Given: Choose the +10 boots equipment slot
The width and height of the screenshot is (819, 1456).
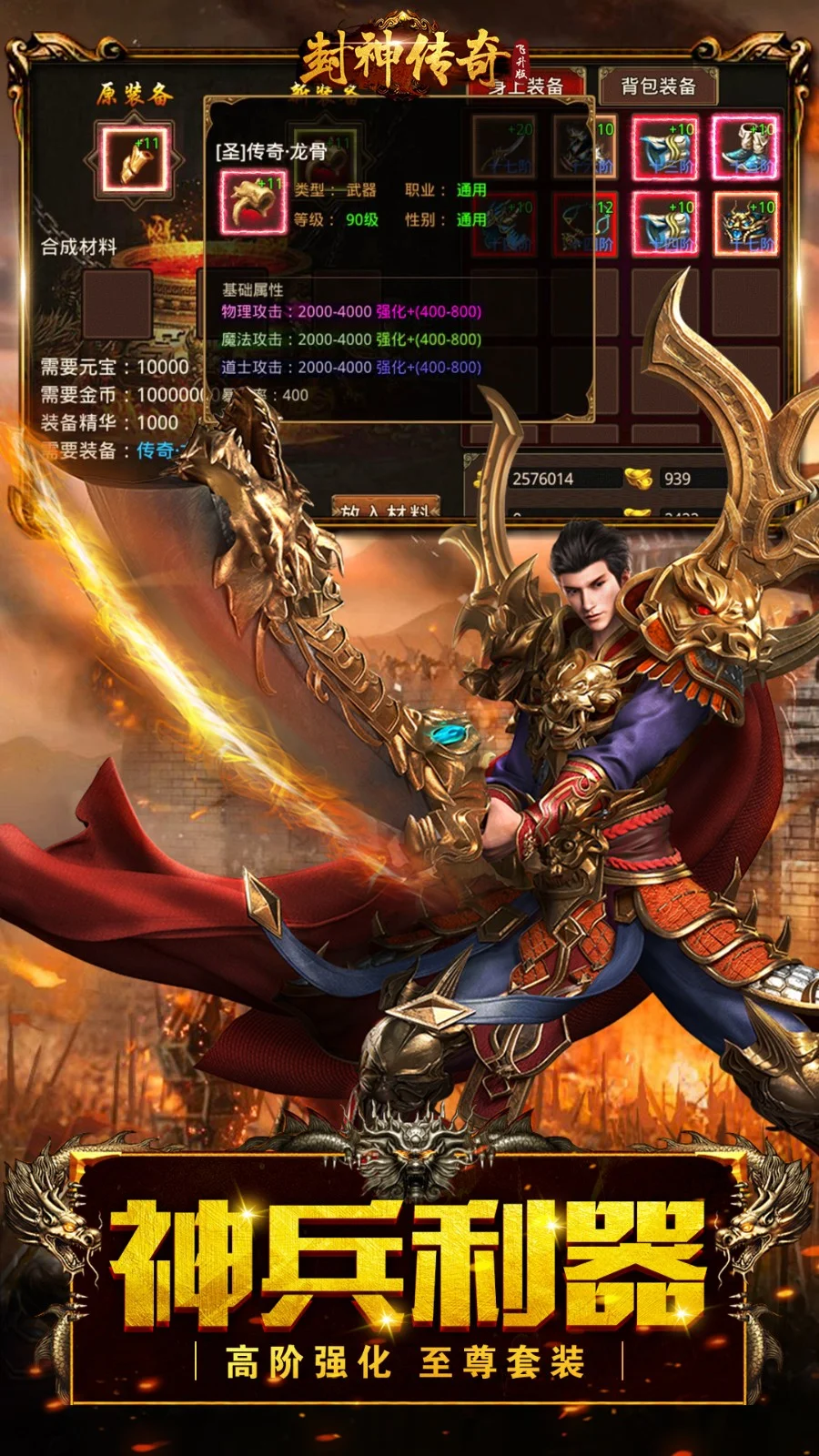Looking at the screenshot, I should 744,147.
